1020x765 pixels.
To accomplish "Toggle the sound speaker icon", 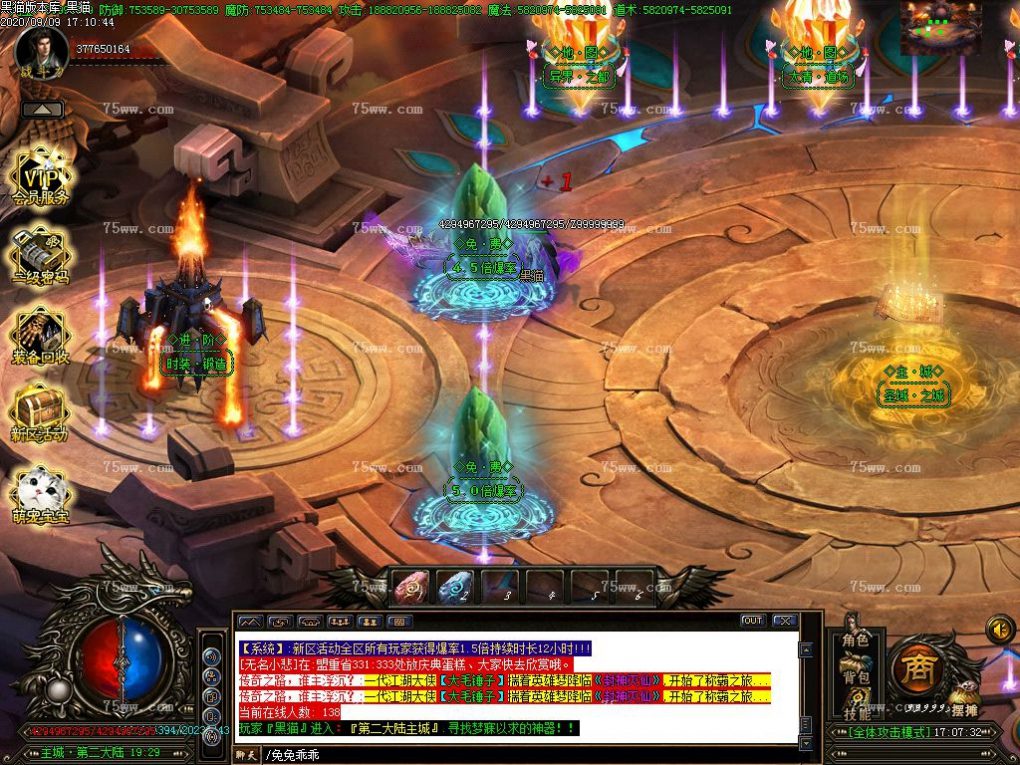I will click(x=999, y=629).
